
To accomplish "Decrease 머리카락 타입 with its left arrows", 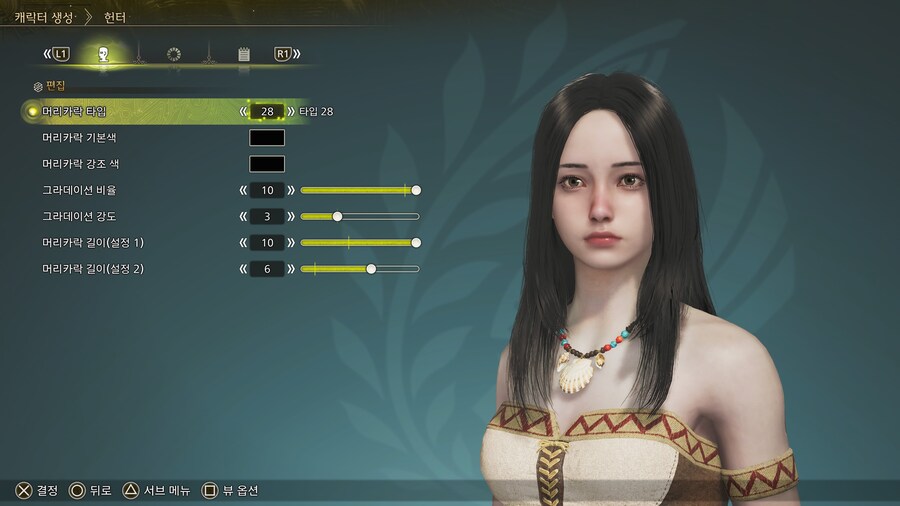I will pyautogui.click(x=243, y=111).
